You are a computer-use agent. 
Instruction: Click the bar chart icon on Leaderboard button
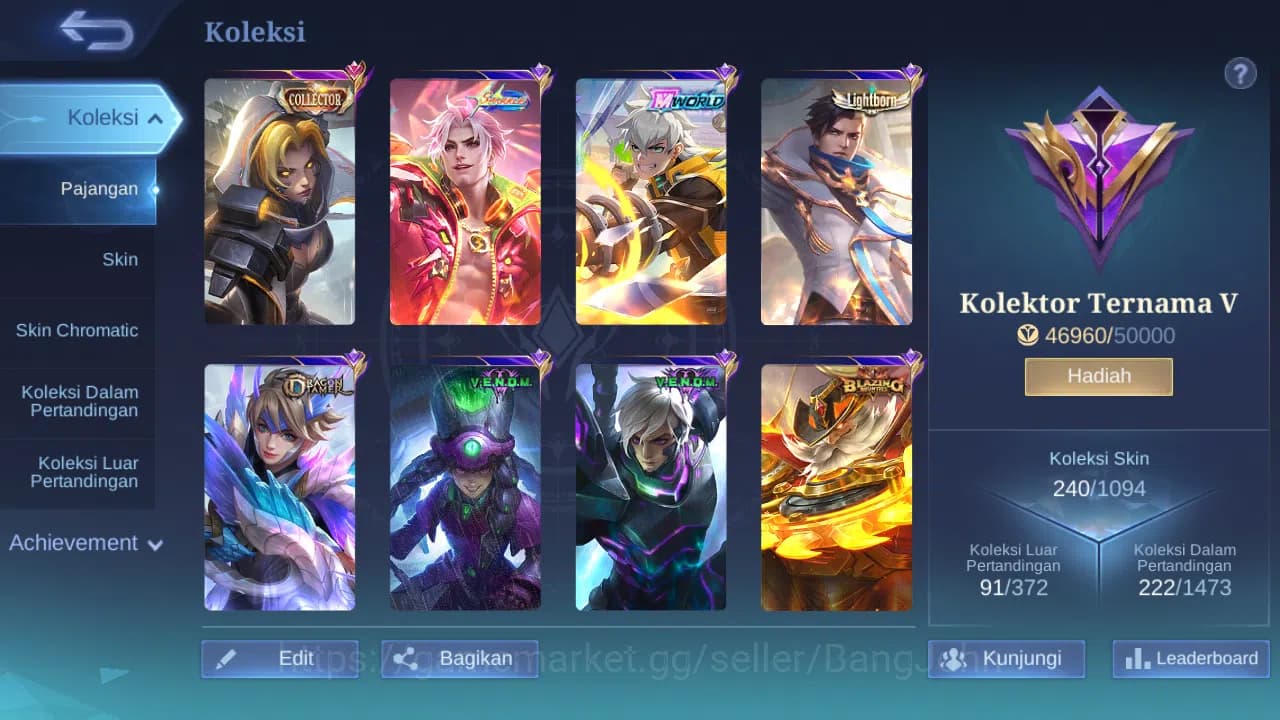[1137, 658]
